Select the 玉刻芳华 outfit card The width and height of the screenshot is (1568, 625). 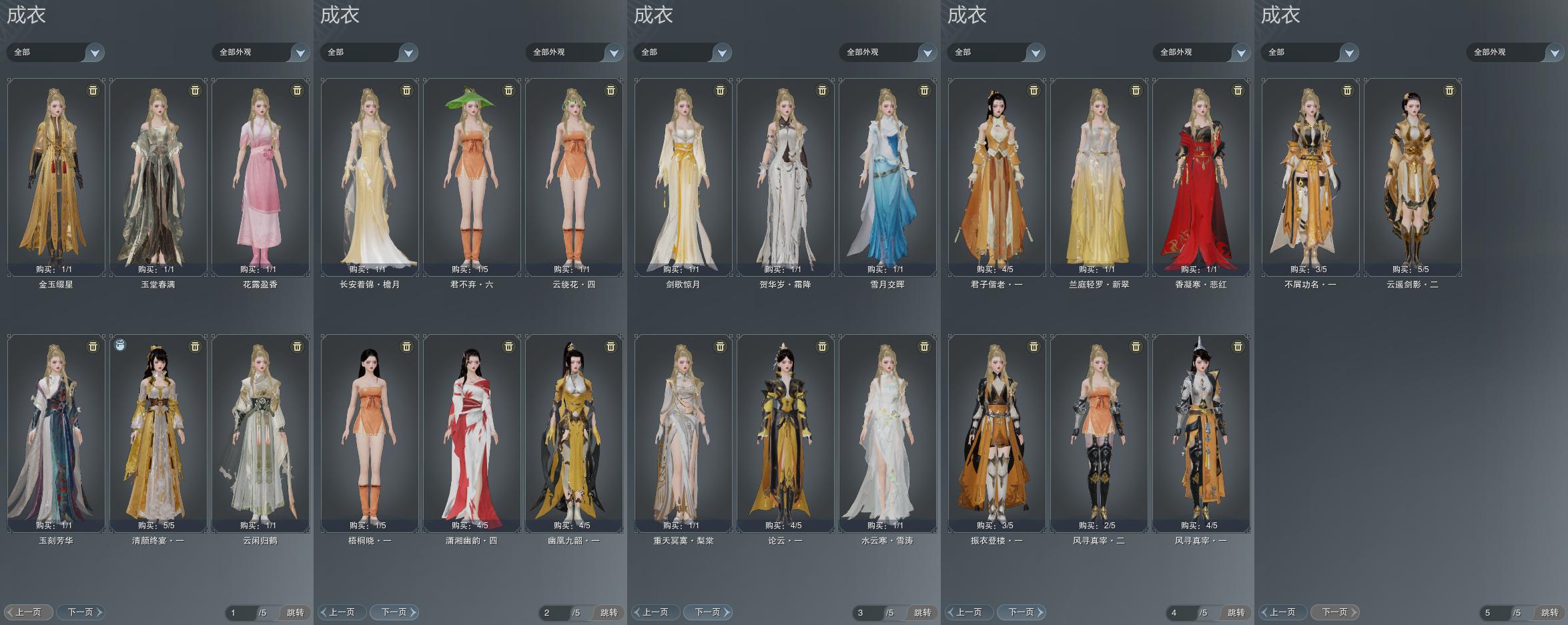point(56,433)
